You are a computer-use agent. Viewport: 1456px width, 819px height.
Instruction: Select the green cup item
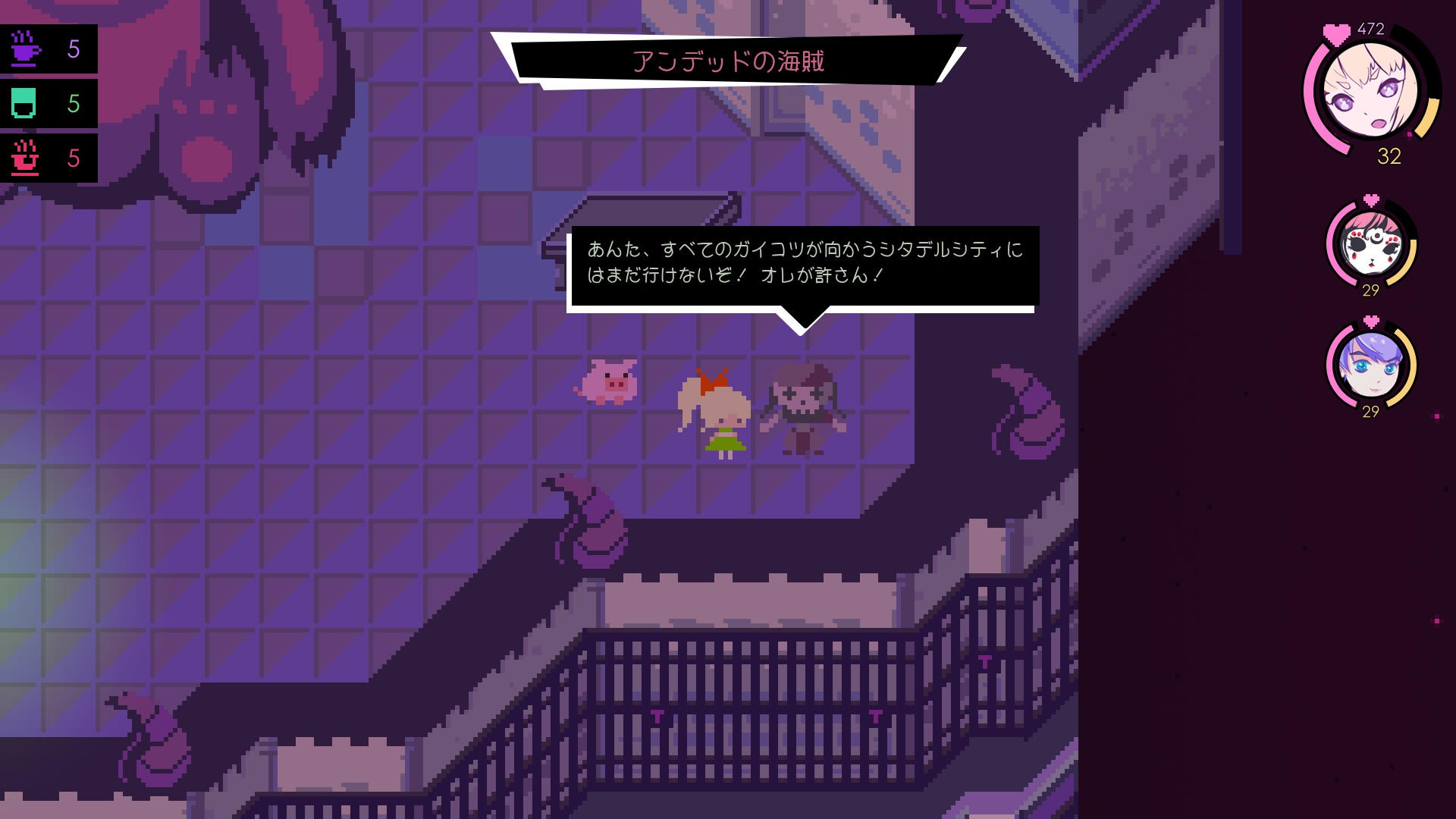pyautogui.click(x=24, y=103)
